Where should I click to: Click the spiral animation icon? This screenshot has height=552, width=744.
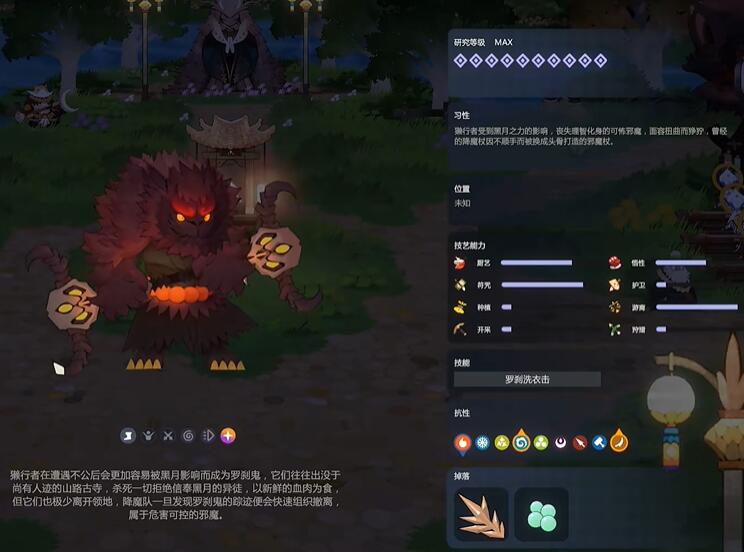click(188, 436)
